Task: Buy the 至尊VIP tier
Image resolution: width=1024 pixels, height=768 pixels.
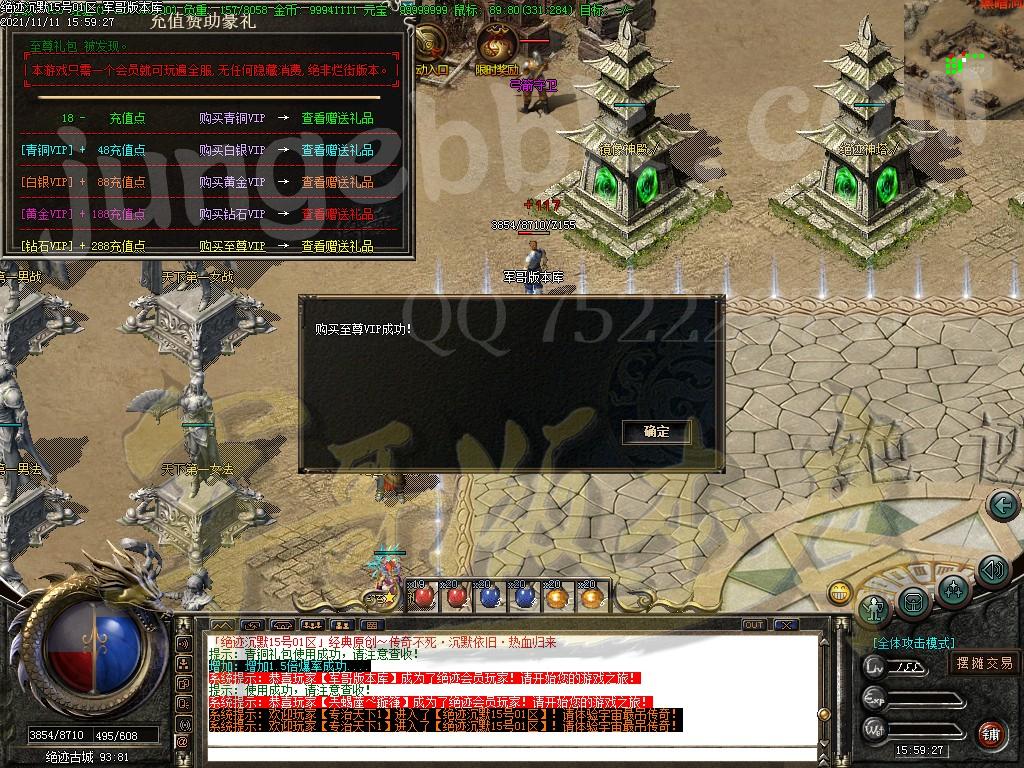Action: [232, 246]
